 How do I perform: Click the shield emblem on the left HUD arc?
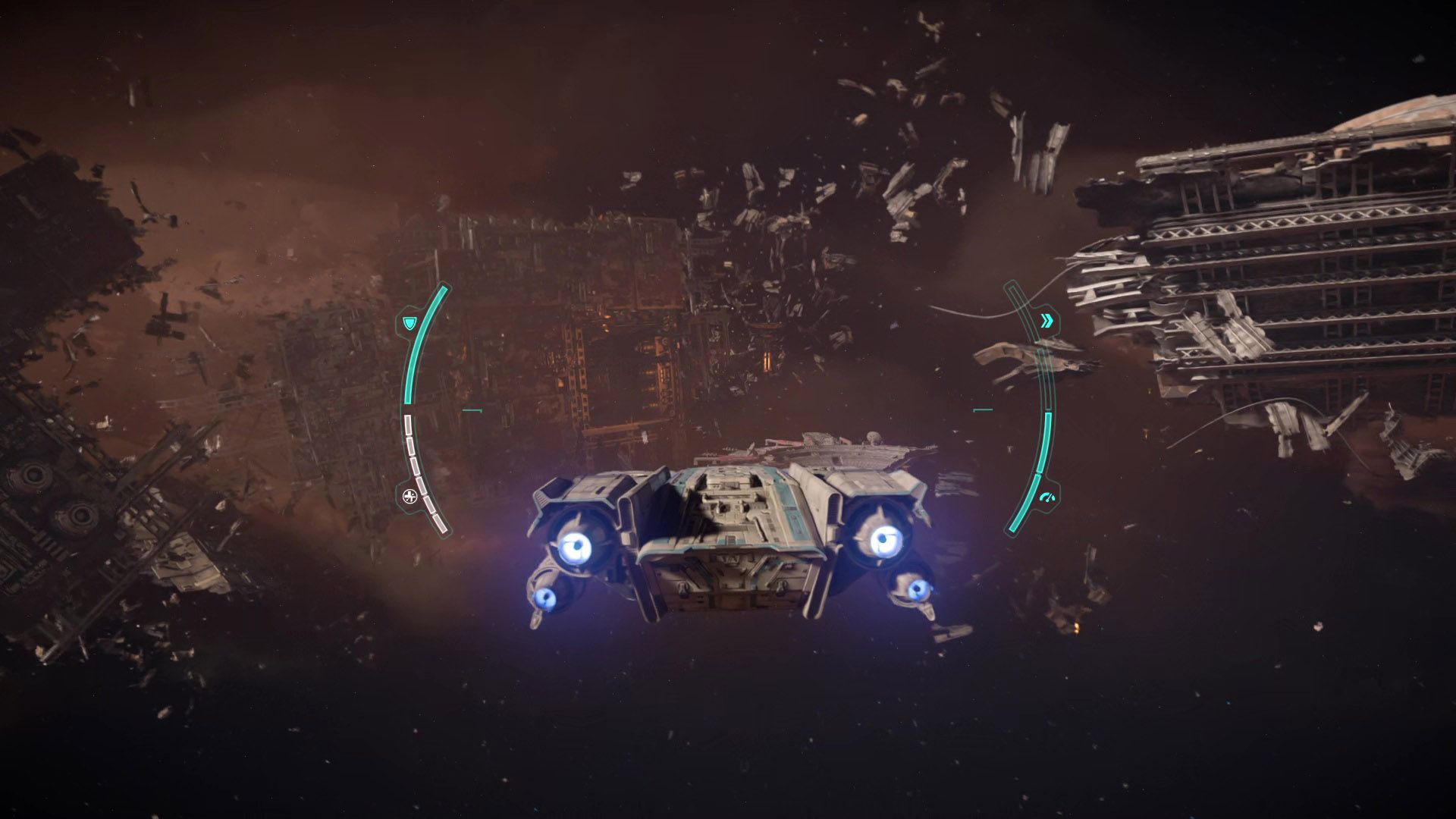click(x=409, y=323)
